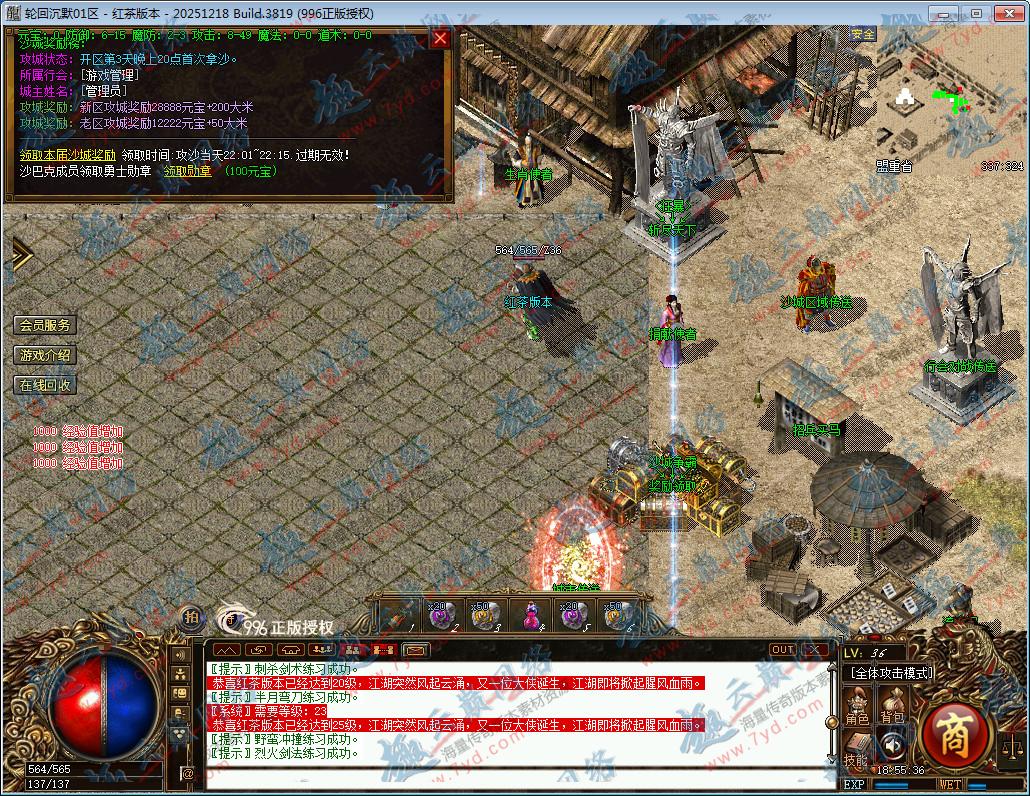This screenshot has width=1030, height=796.
Task: Change the 全体攻击模式 attack mode
Action: [x=888, y=673]
